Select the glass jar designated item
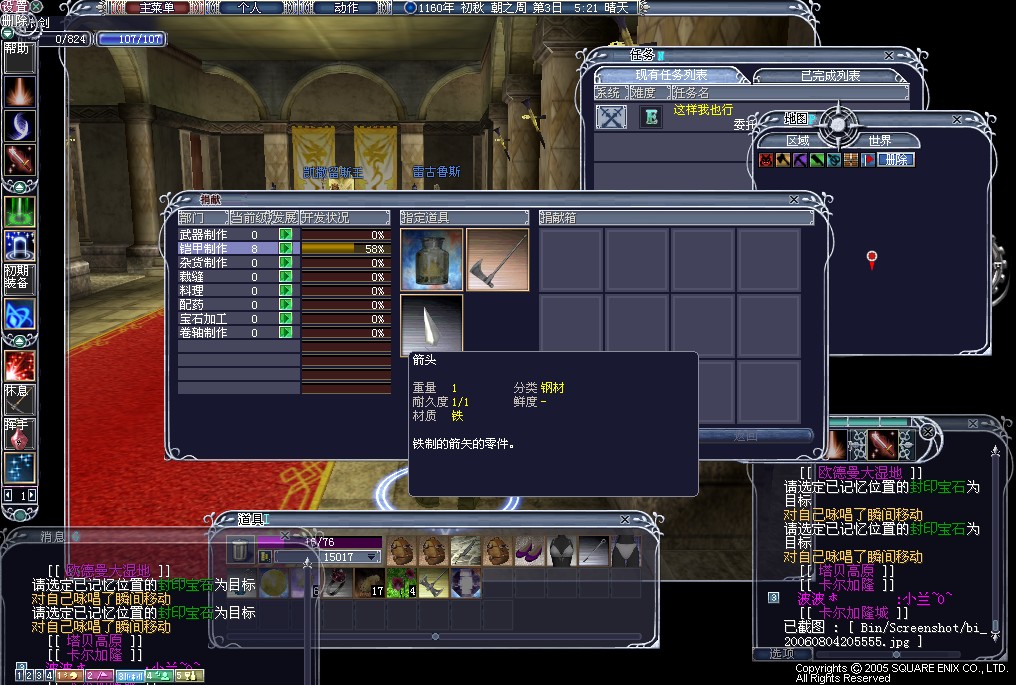 coord(431,260)
